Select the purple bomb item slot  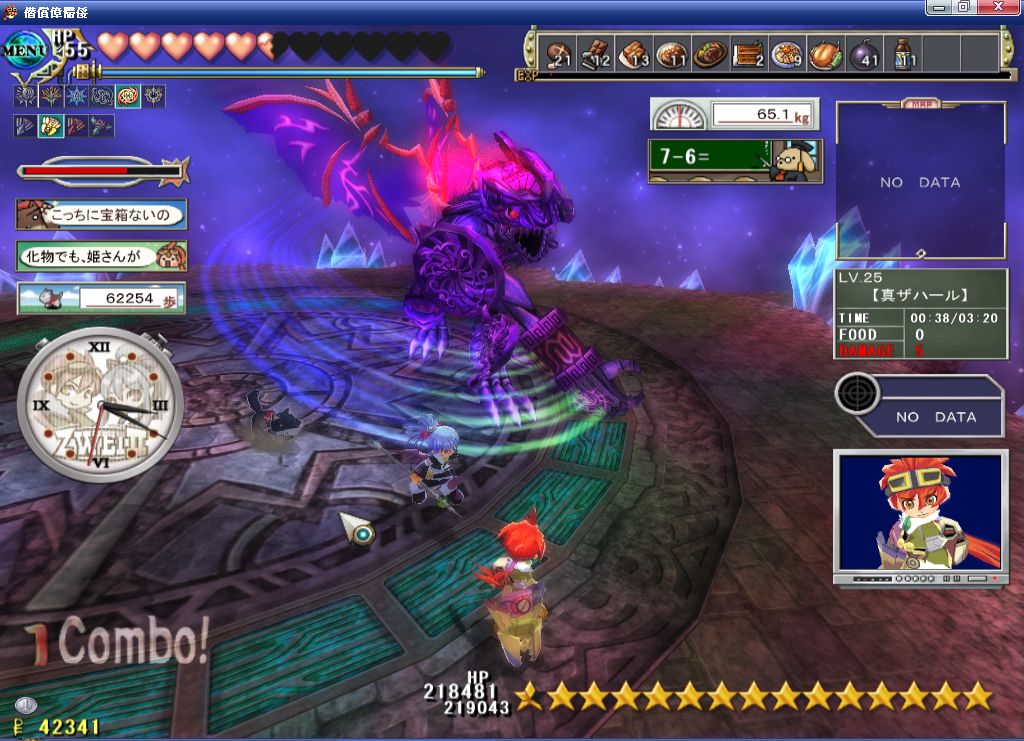864,54
